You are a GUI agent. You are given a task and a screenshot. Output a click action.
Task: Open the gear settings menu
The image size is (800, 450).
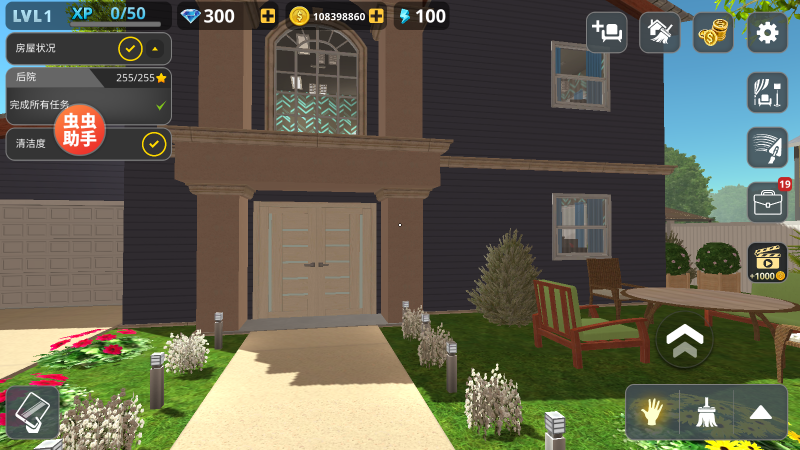tap(767, 33)
